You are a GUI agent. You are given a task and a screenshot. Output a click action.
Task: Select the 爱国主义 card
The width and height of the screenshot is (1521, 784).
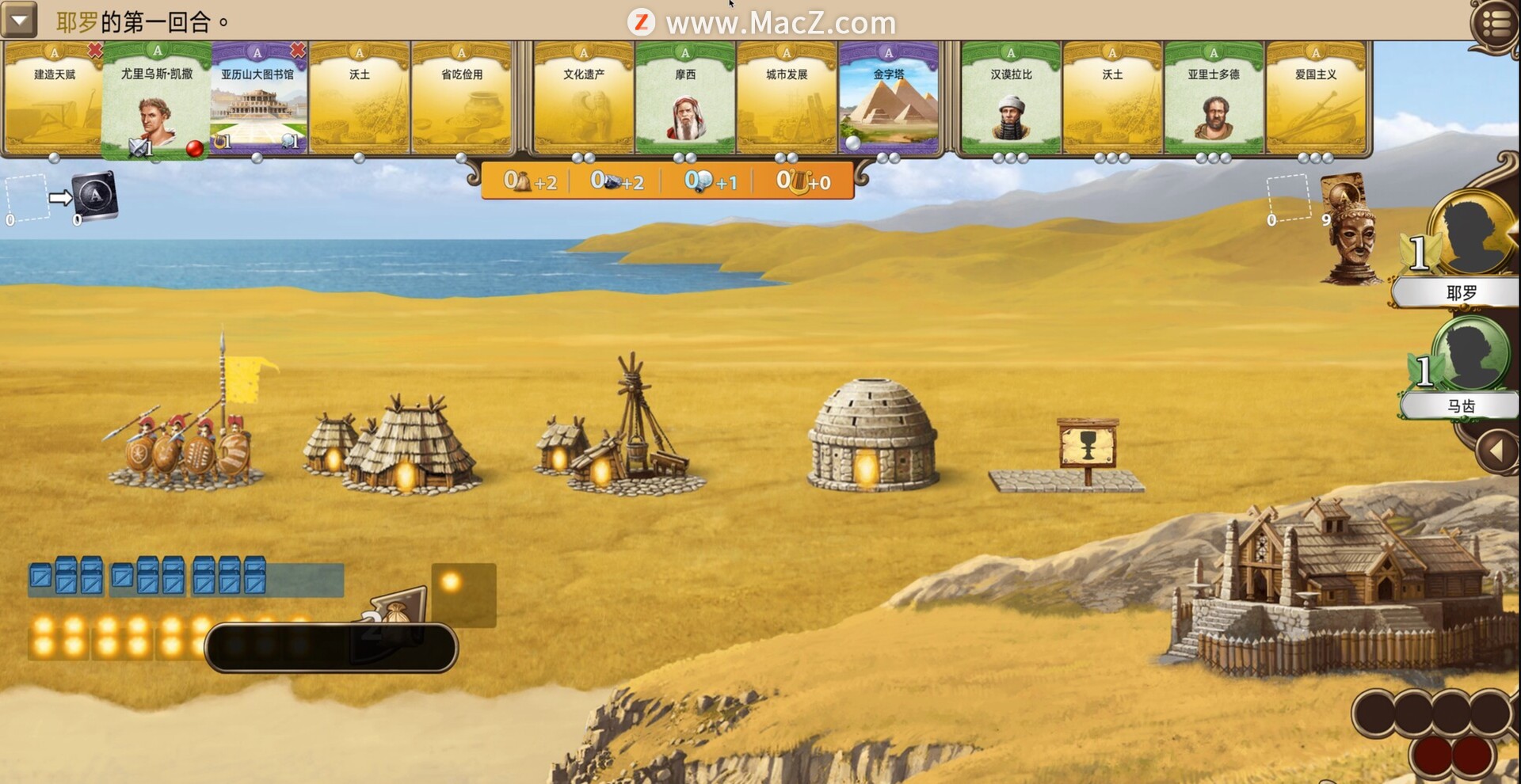click(x=1315, y=99)
